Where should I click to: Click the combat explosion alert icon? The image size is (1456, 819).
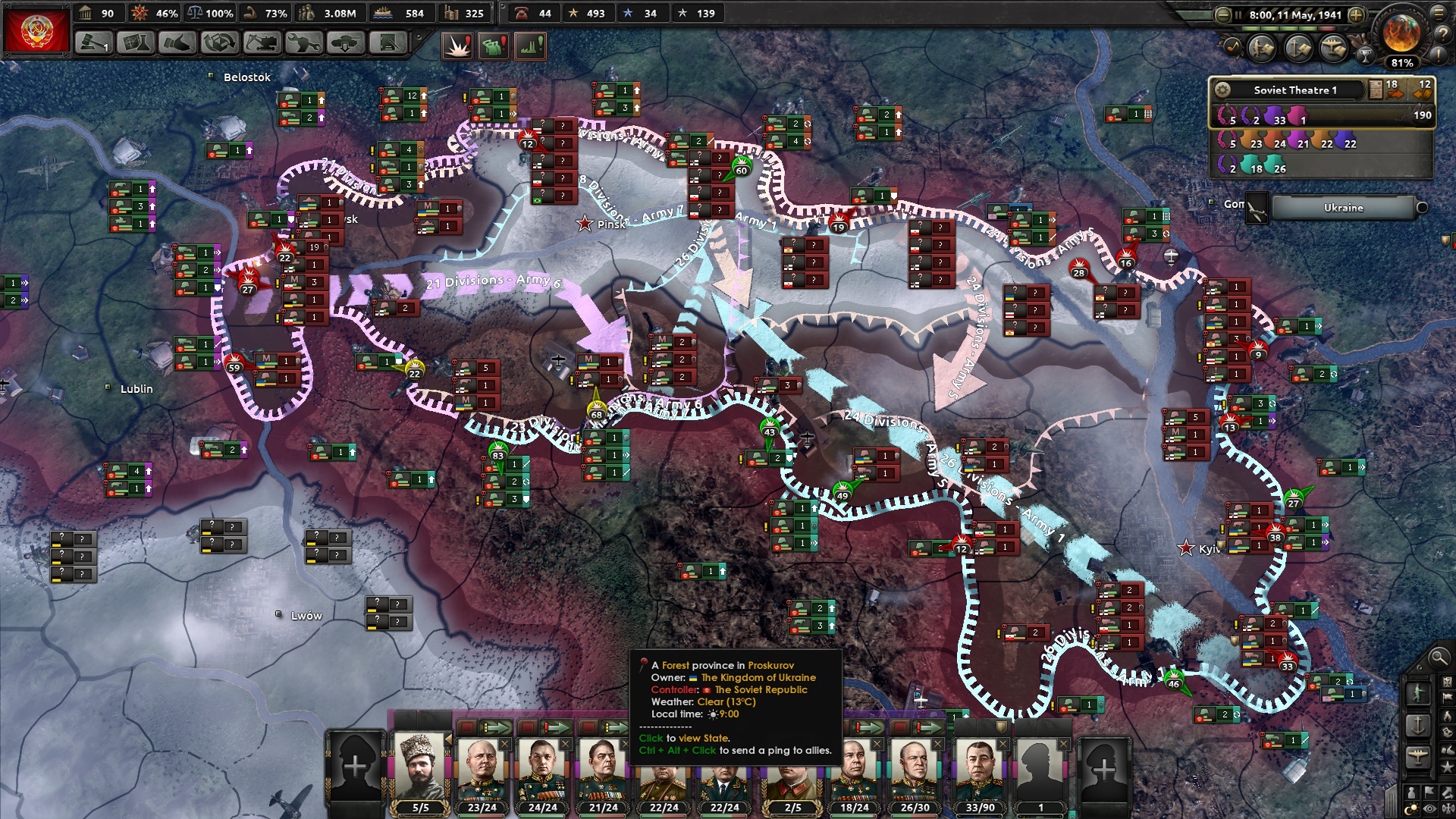click(x=458, y=46)
